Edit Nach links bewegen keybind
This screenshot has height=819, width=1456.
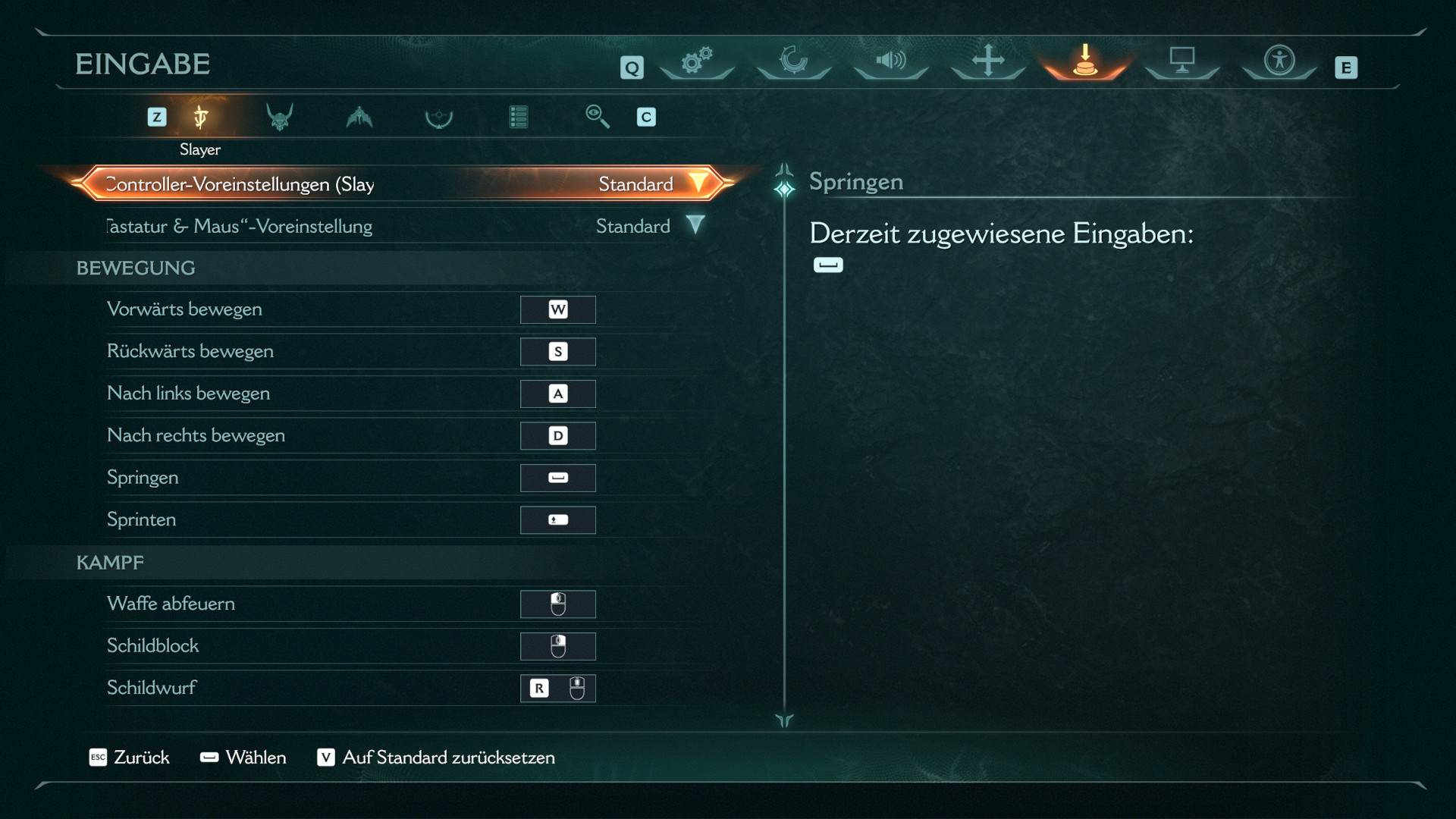point(558,394)
